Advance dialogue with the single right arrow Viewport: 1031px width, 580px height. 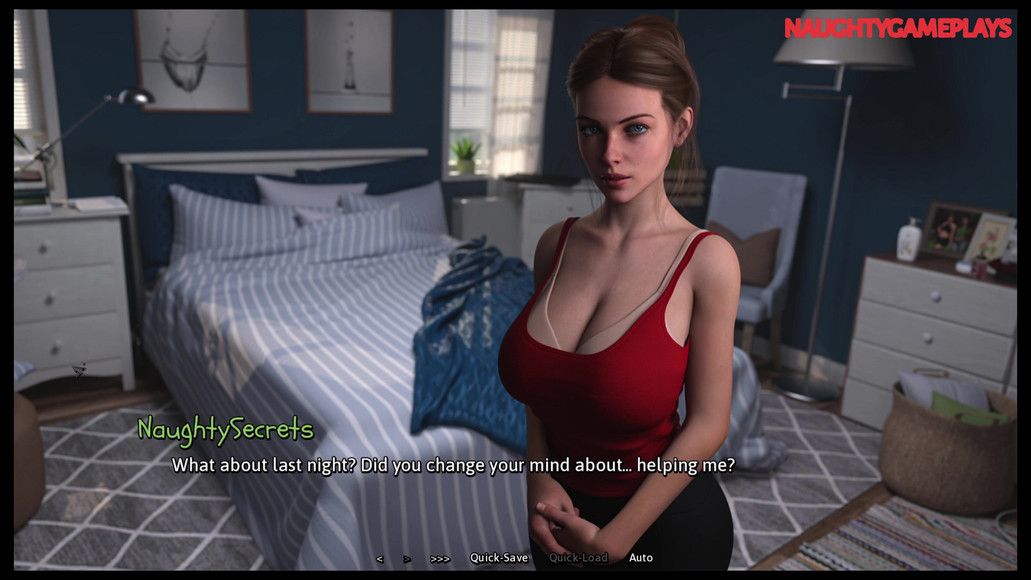(407, 559)
